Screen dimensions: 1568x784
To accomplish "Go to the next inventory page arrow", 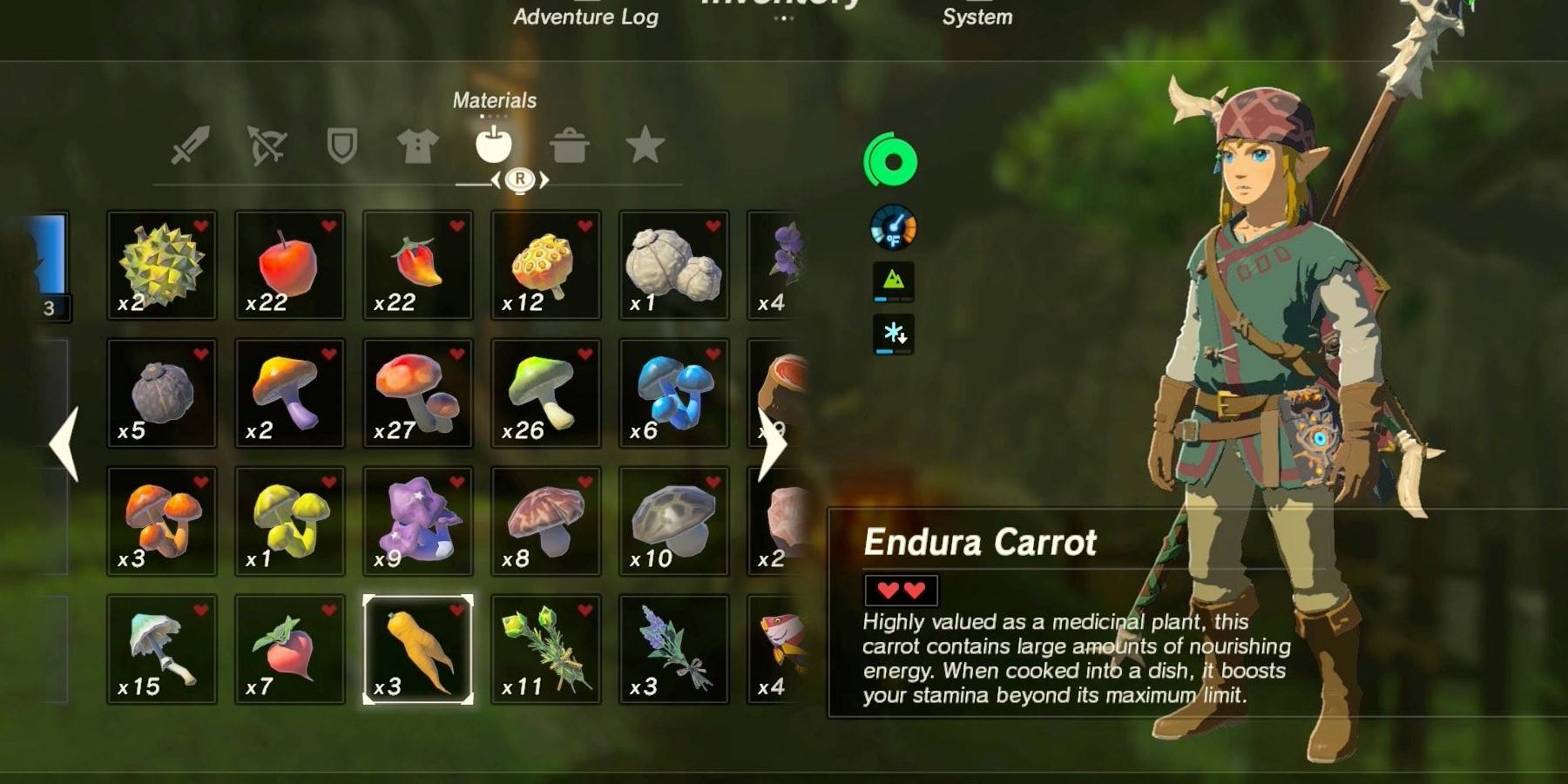I will (772, 444).
